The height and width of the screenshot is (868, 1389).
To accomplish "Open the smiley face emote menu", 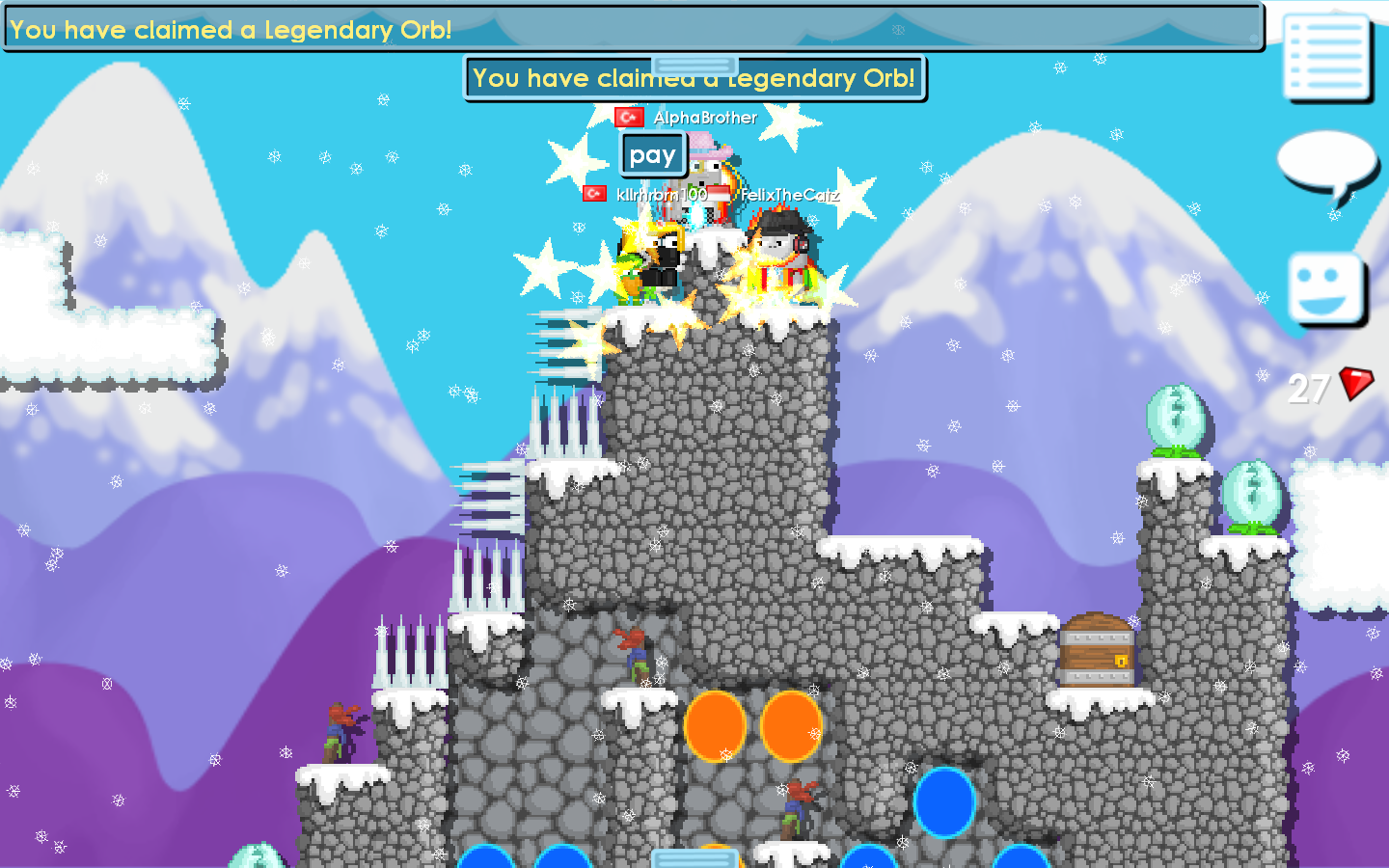I will pos(1326,288).
